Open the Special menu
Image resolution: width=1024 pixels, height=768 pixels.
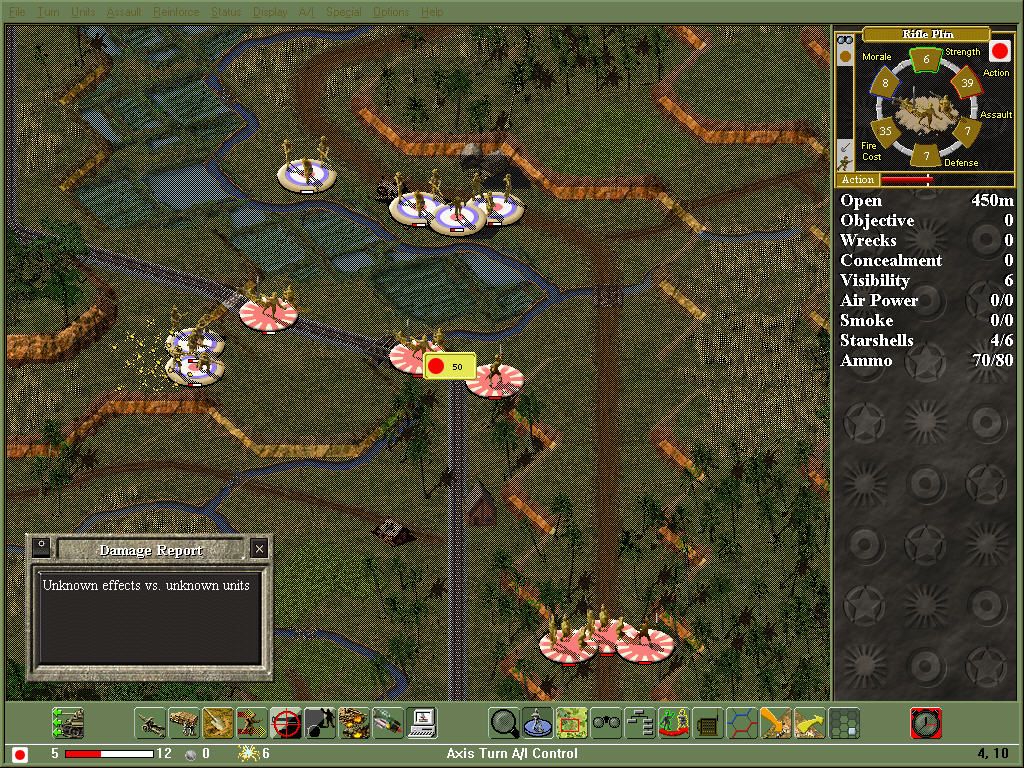tap(342, 12)
